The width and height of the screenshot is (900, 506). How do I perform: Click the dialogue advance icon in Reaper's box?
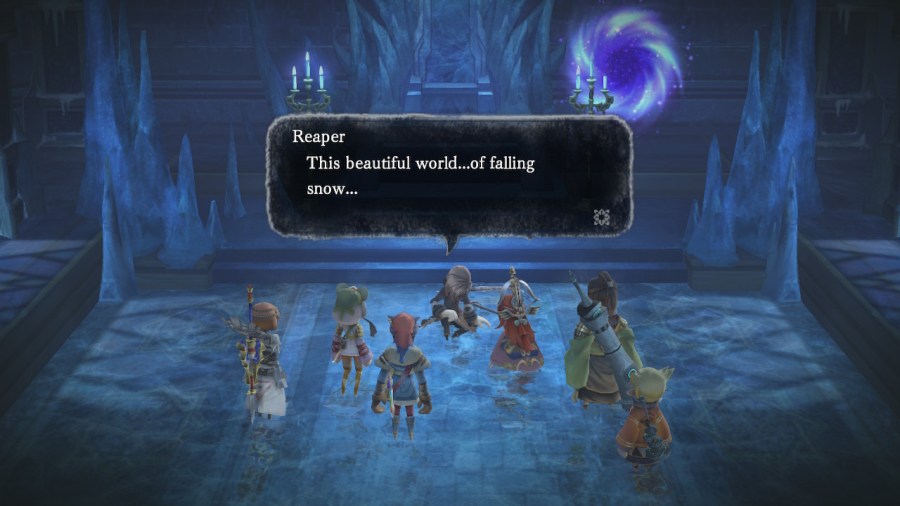point(602,216)
